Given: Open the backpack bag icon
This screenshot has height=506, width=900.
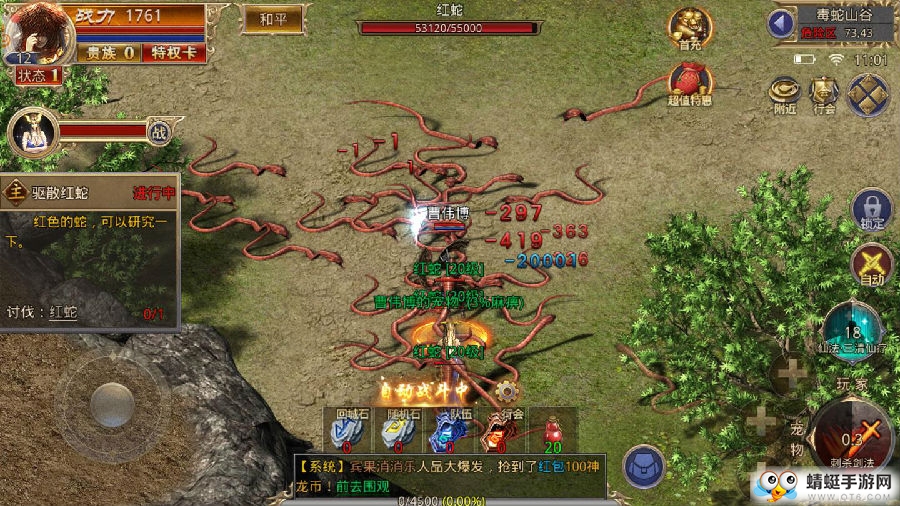Looking at the screenshot, I should click(644, 466).
